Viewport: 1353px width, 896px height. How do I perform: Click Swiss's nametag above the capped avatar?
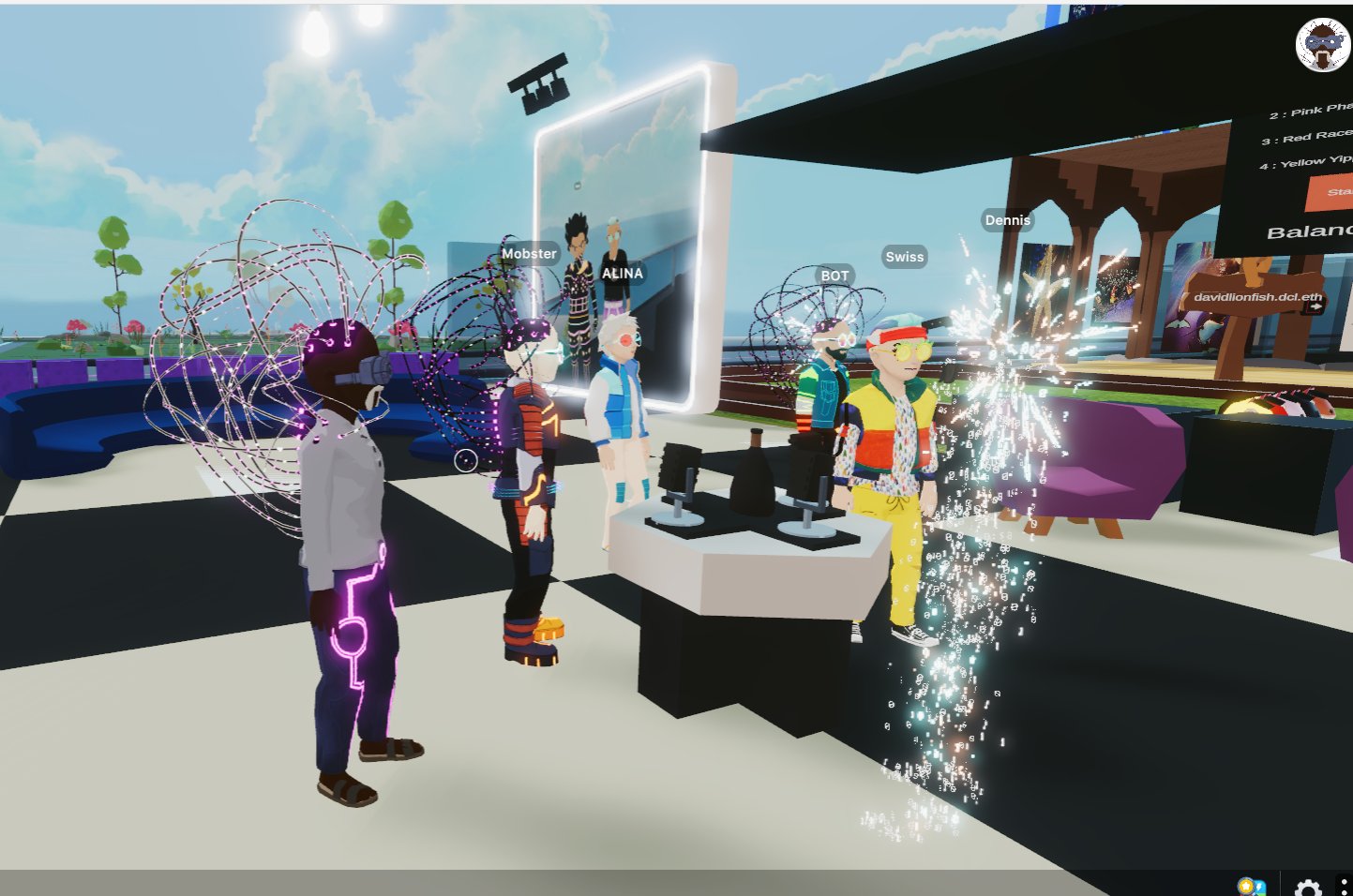(x=904, y=257)
